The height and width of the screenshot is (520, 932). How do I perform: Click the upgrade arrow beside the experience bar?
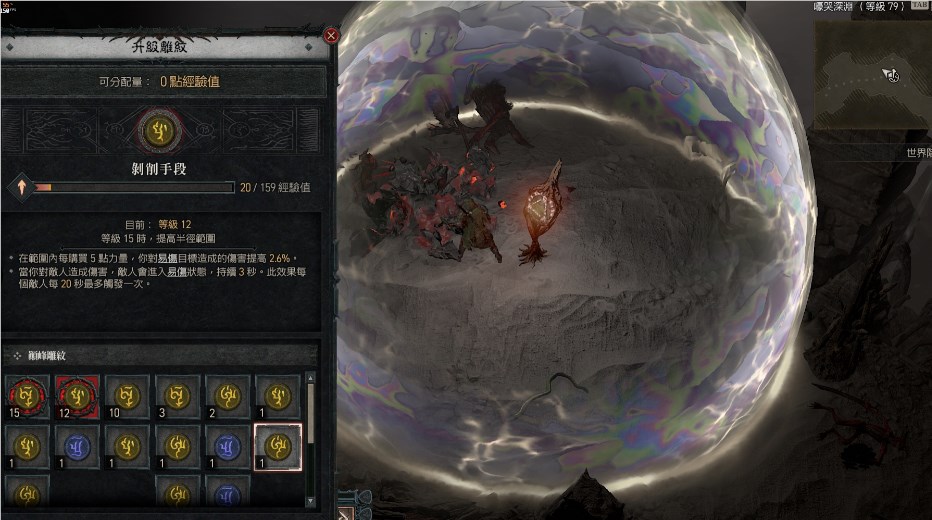(19, 187)
